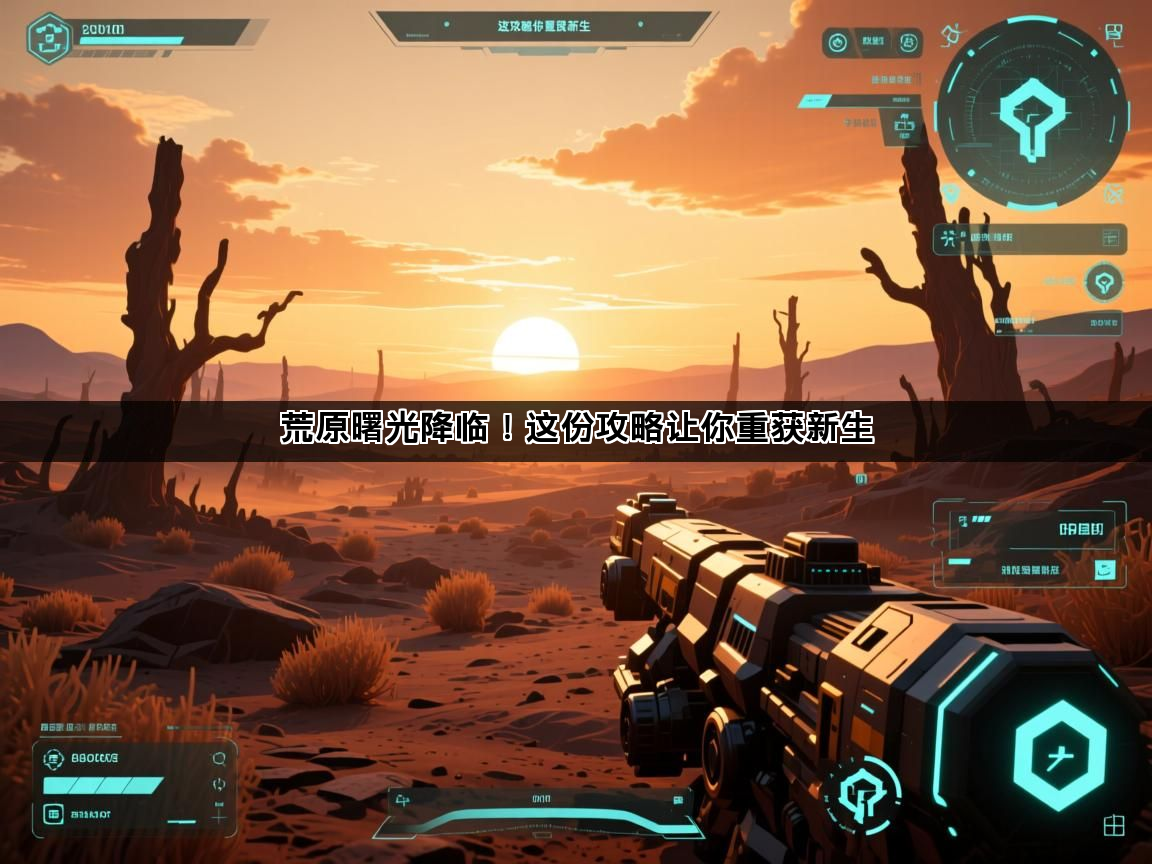
Task: Click the crossed icon right of the radar
Action: point(1113,194)
